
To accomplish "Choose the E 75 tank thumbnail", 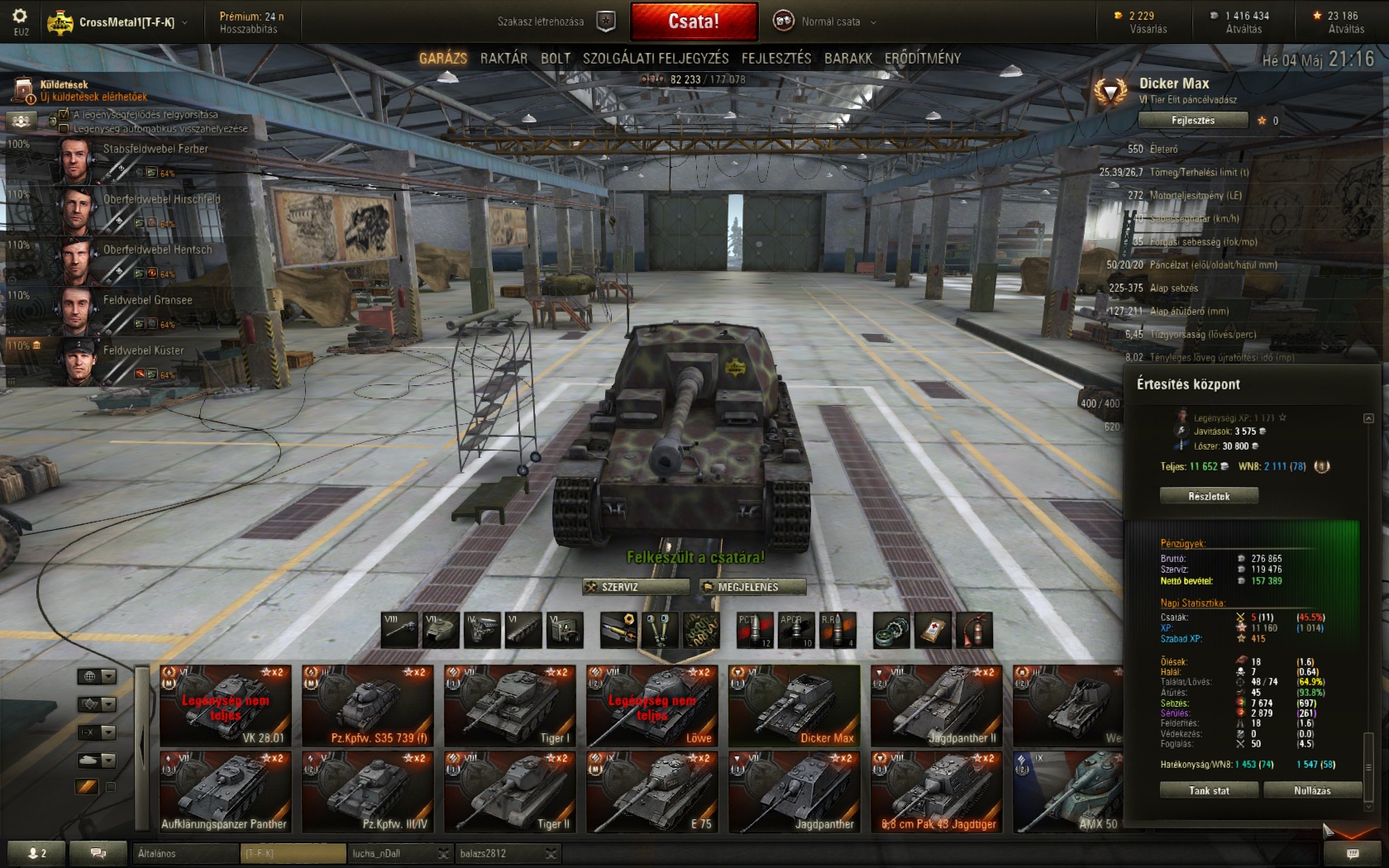I will pyautogui.click(x=652, y=791).
